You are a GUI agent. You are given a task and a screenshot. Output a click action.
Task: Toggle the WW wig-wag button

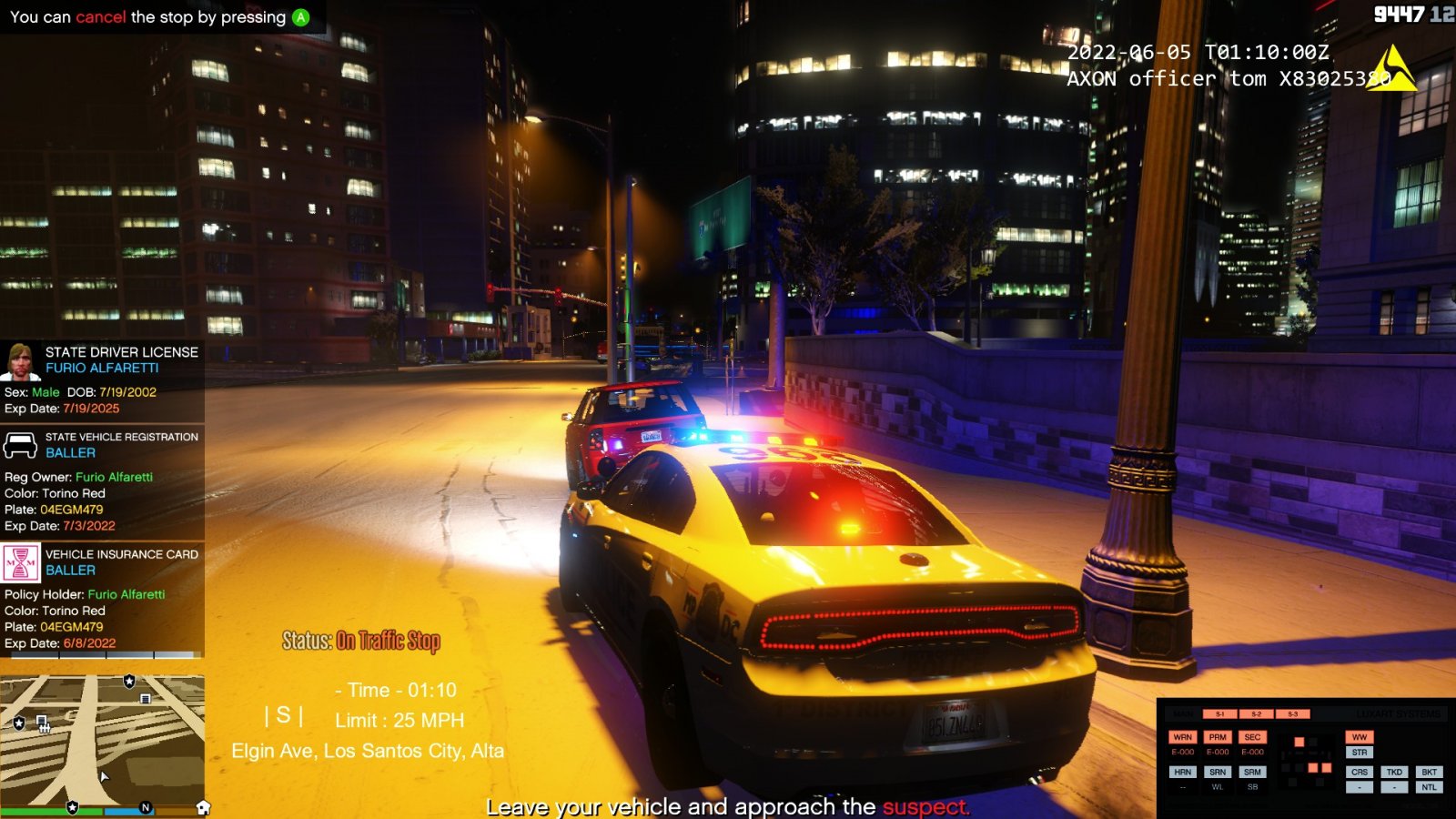(1360, 737)
